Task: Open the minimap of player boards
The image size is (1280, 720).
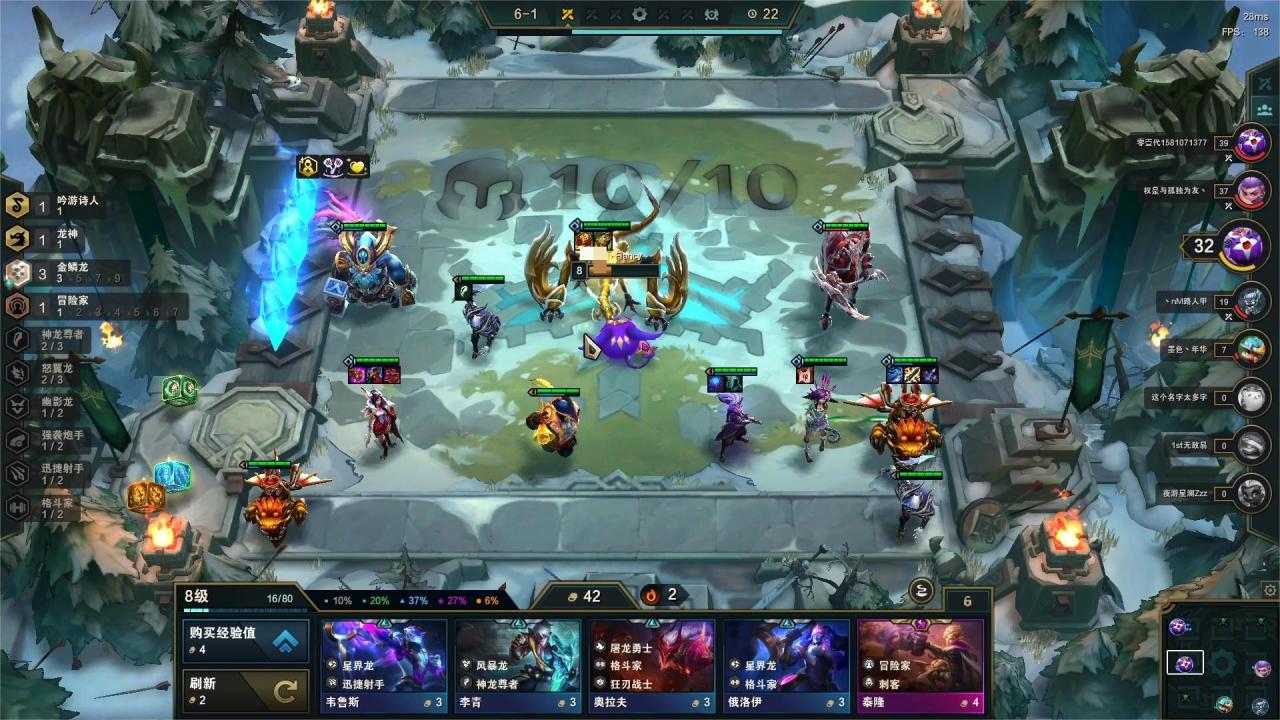Action: click(x=1221, y=663)
